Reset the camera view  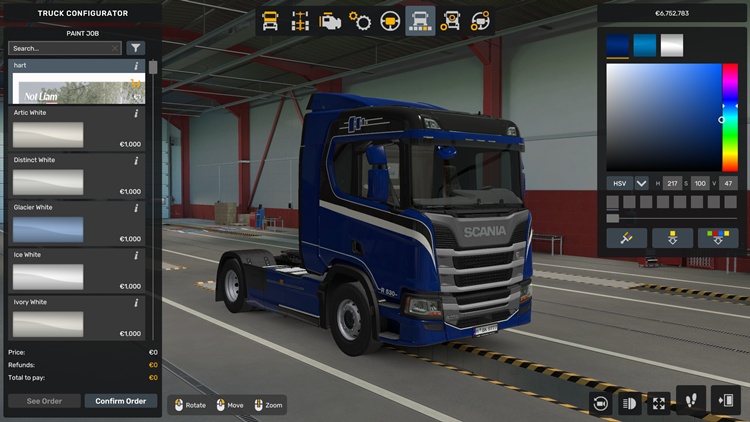[x=600, y=403]
